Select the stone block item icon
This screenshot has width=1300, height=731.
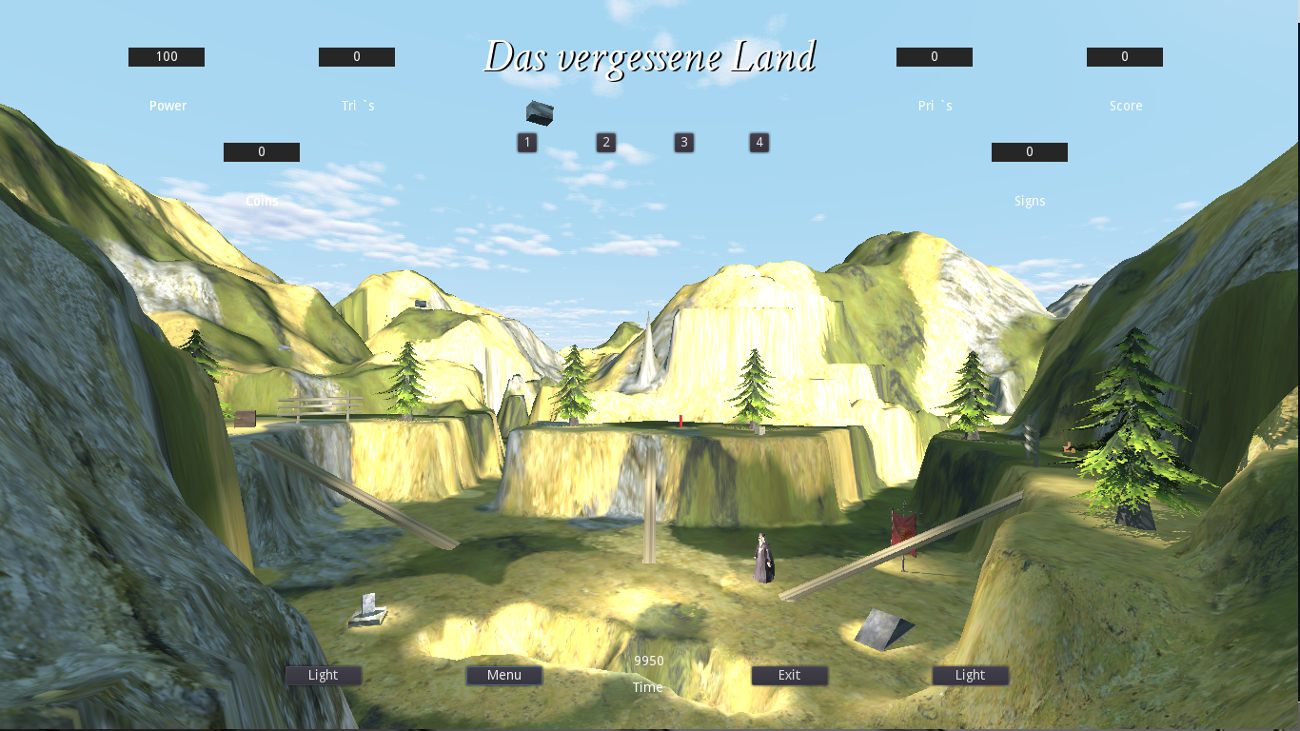point(537,115)
